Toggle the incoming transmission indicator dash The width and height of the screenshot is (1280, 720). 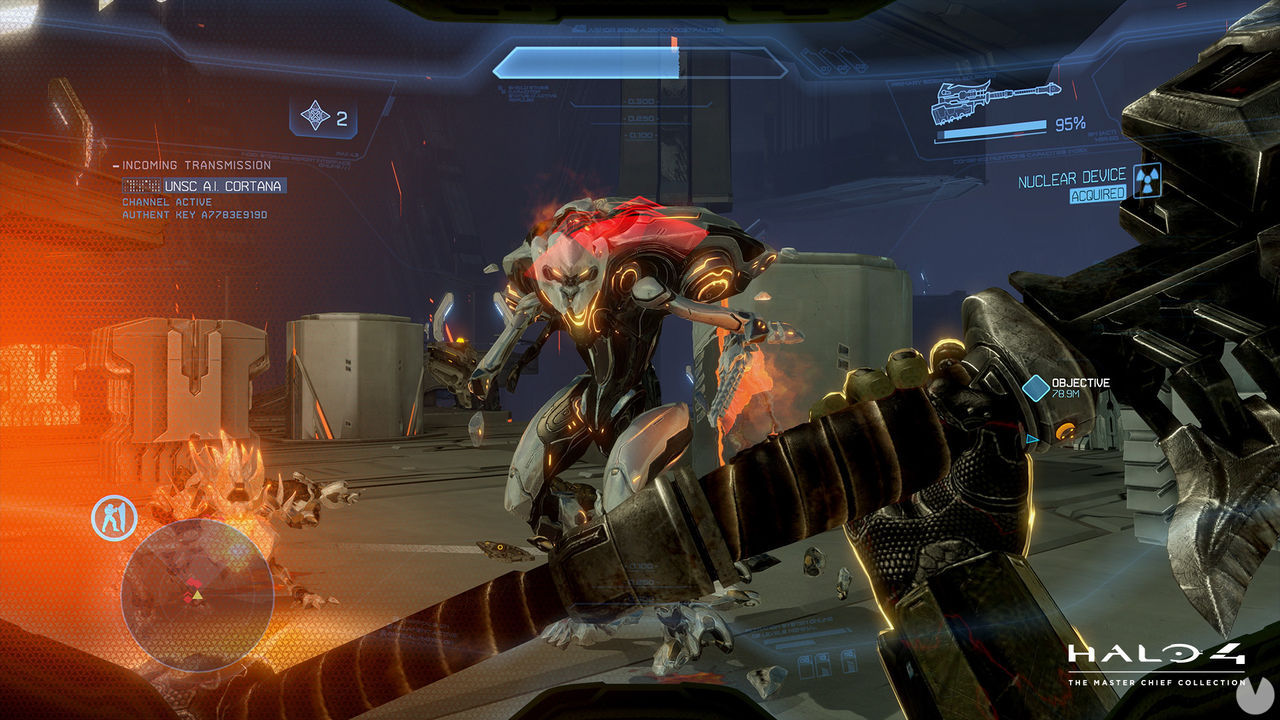click(x=115, y=166)
